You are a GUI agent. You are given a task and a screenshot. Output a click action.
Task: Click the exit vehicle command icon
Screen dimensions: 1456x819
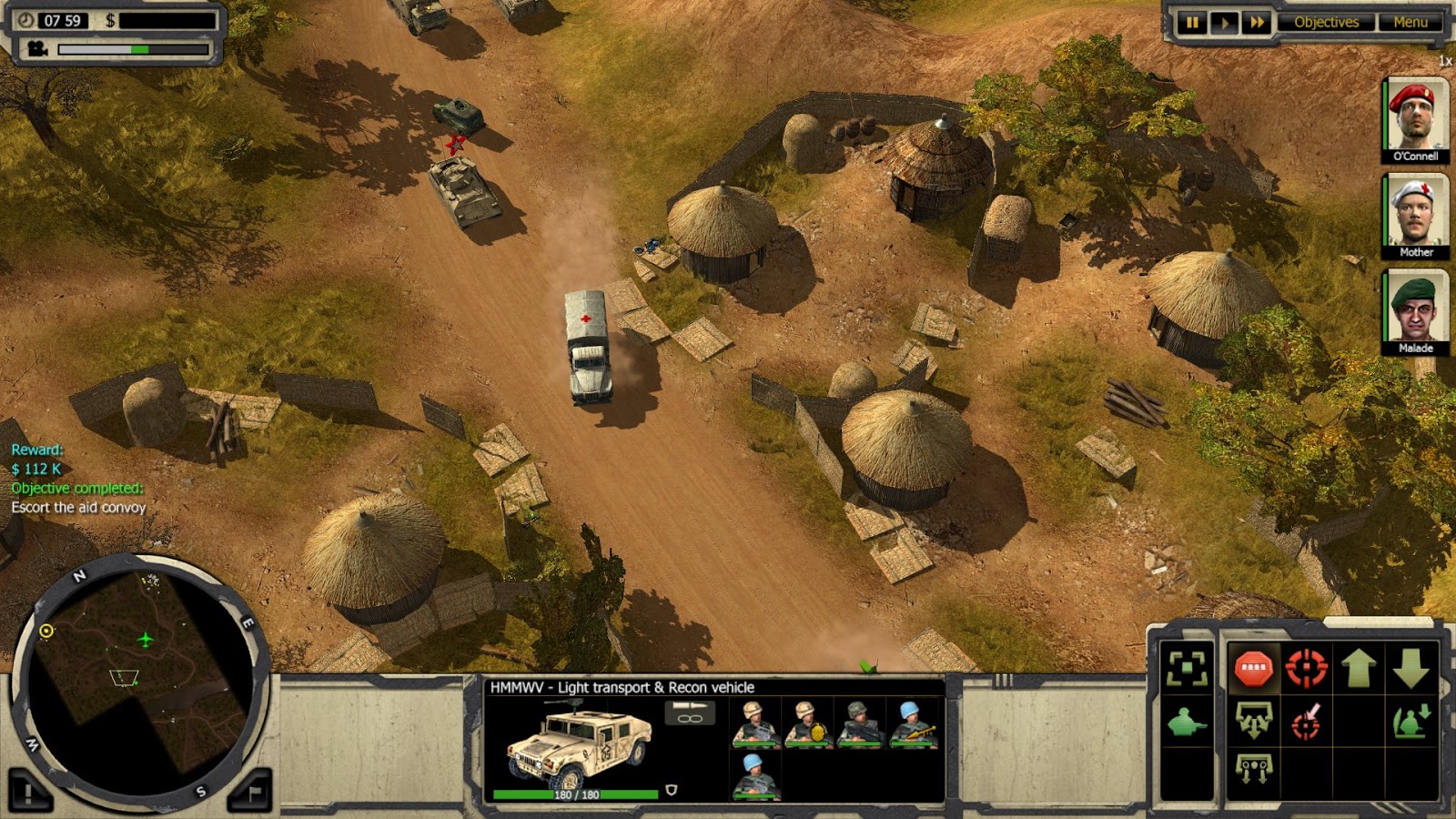click(x=1410, y=722)
